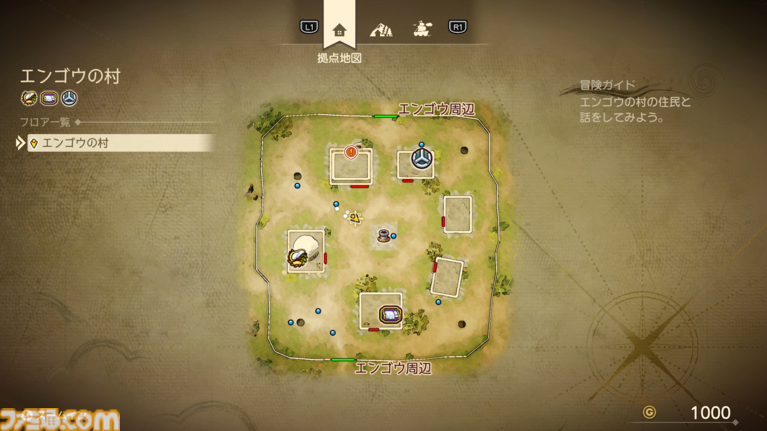Select the bottom エンゴウ周辺 exit label

(x=393, y=368)
